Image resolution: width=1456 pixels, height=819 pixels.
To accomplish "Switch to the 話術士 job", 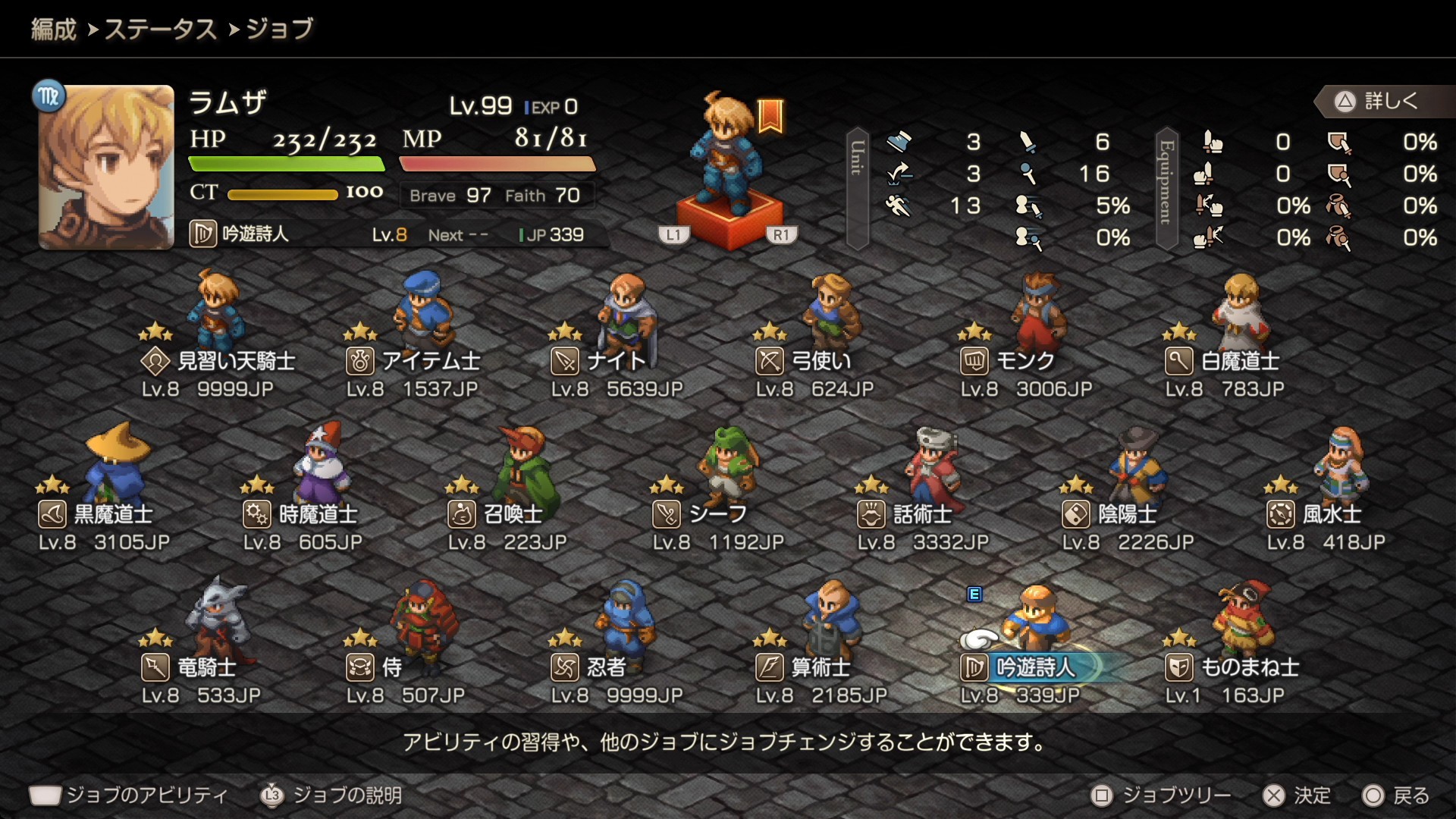I will coord(905,514).
